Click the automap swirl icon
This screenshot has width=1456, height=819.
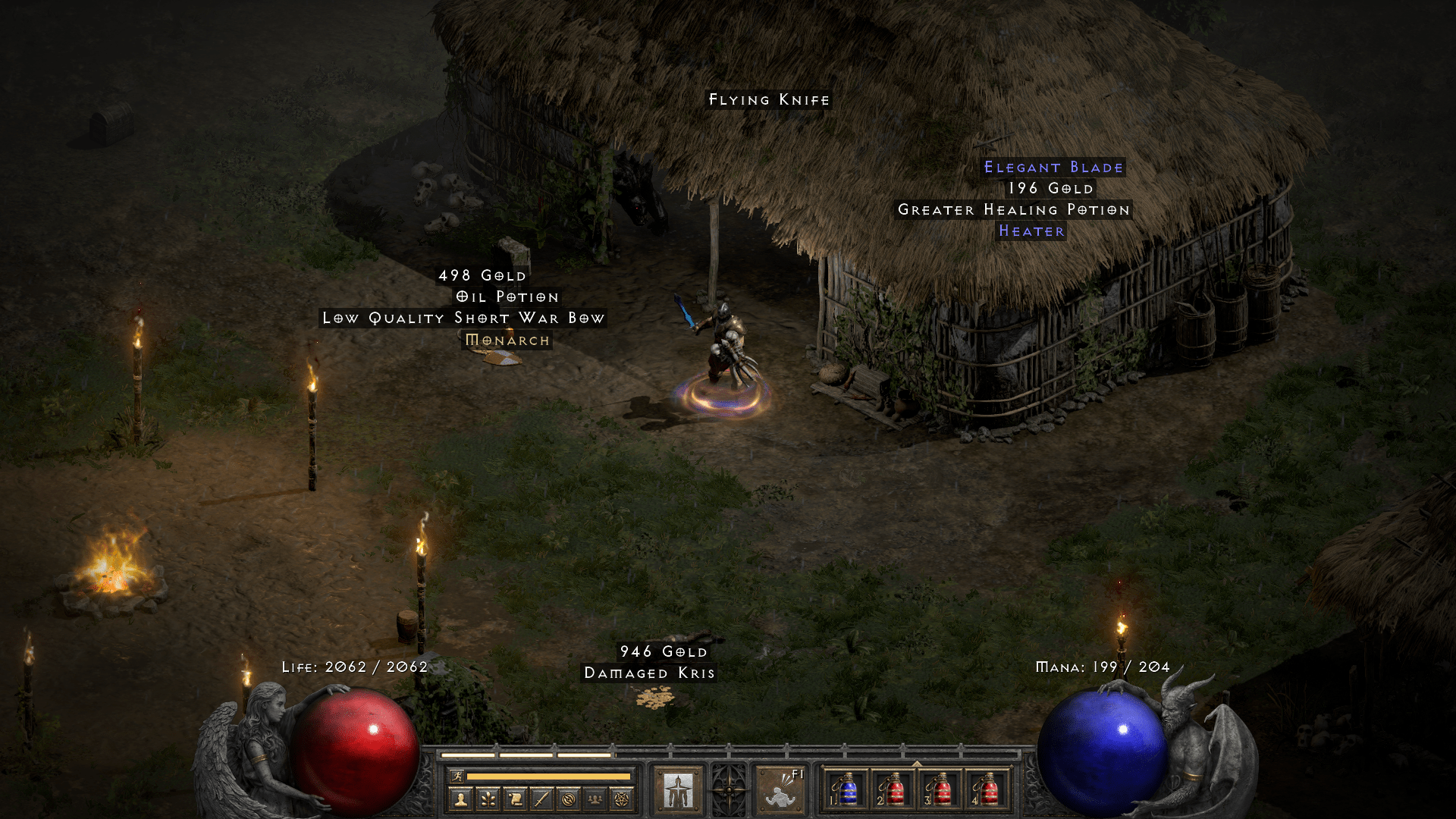coord(569,799)
